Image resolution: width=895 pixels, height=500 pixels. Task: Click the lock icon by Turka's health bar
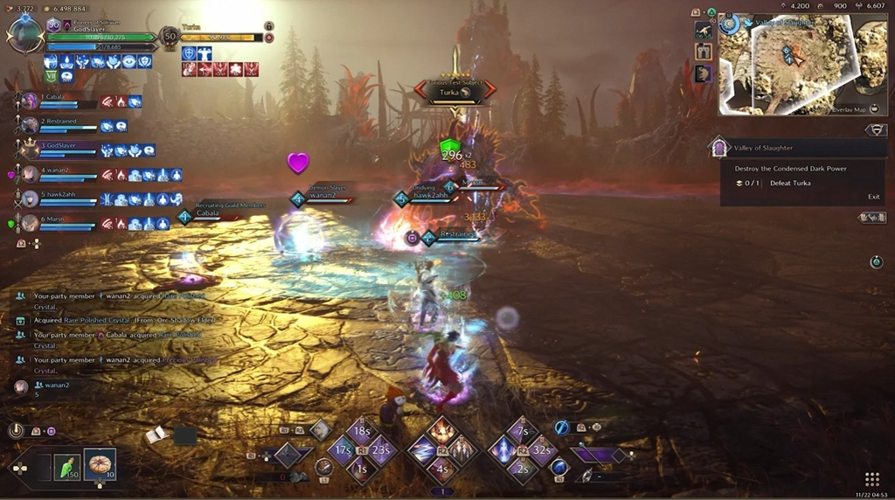tap(269, 26)
